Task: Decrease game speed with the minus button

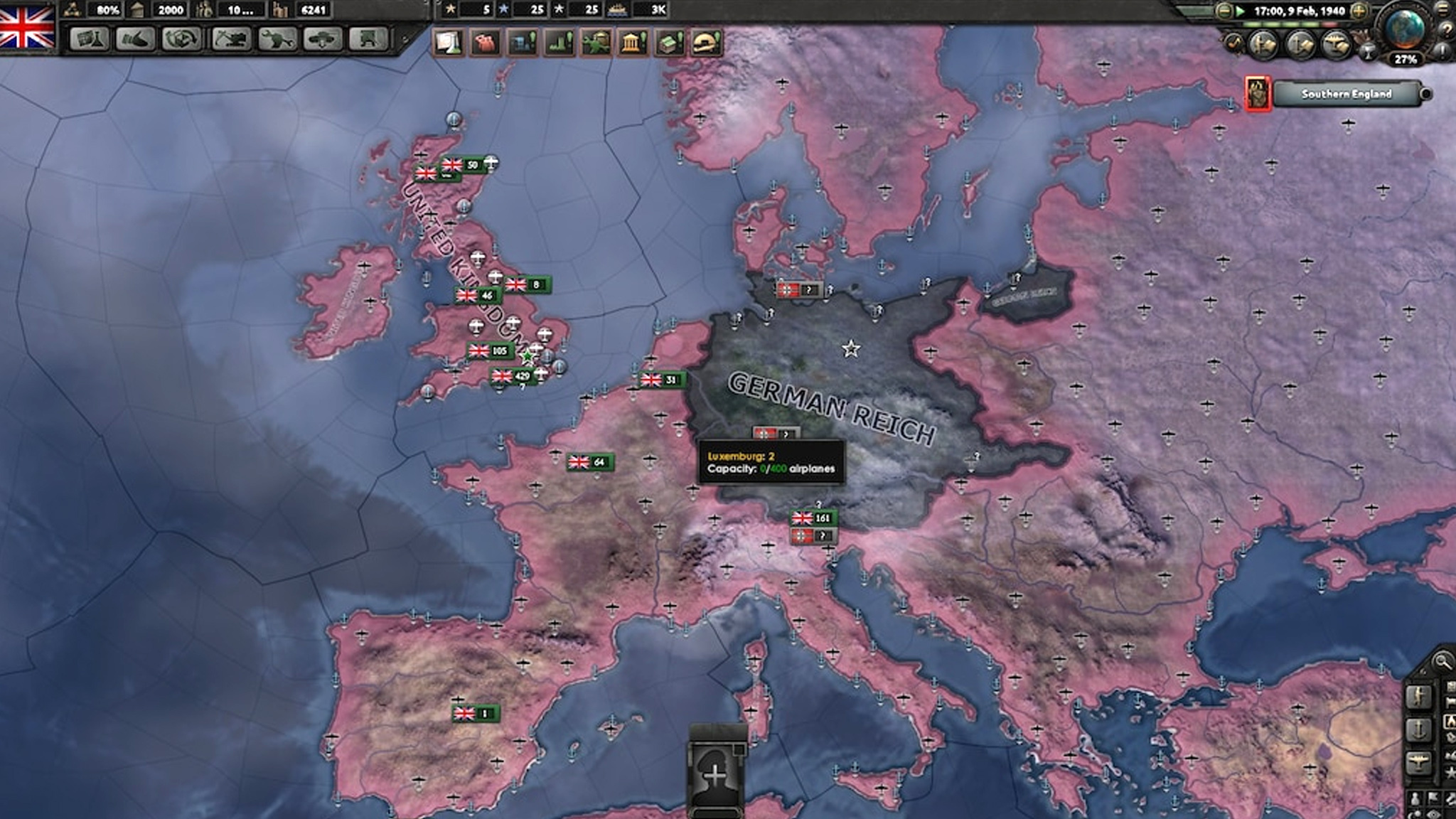Action: coord(1224,11)
